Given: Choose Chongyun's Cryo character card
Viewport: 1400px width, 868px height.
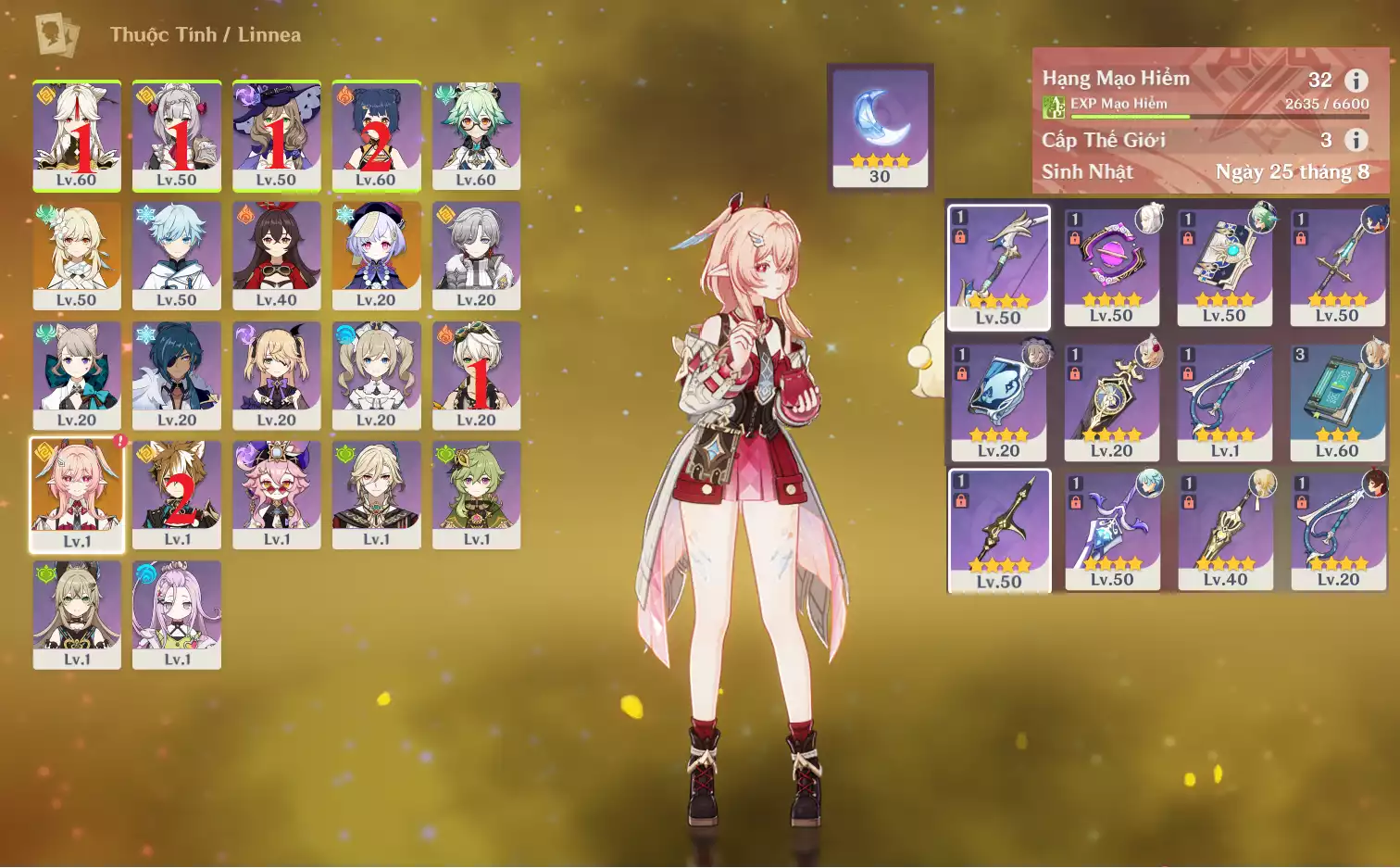Looking at the screenshot, I should [177, 255].
